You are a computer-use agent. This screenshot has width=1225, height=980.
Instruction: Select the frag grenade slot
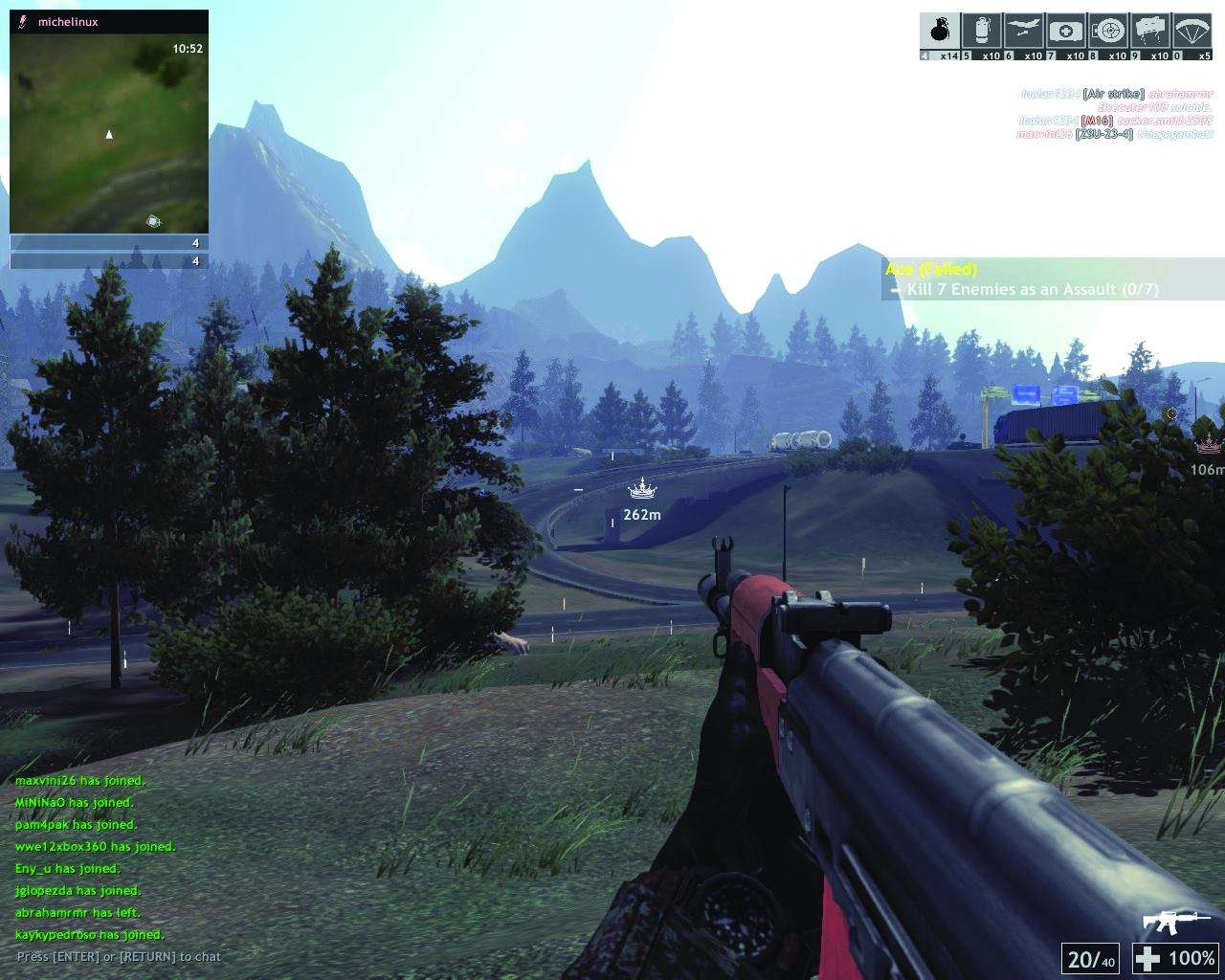[x=940, y=32]
